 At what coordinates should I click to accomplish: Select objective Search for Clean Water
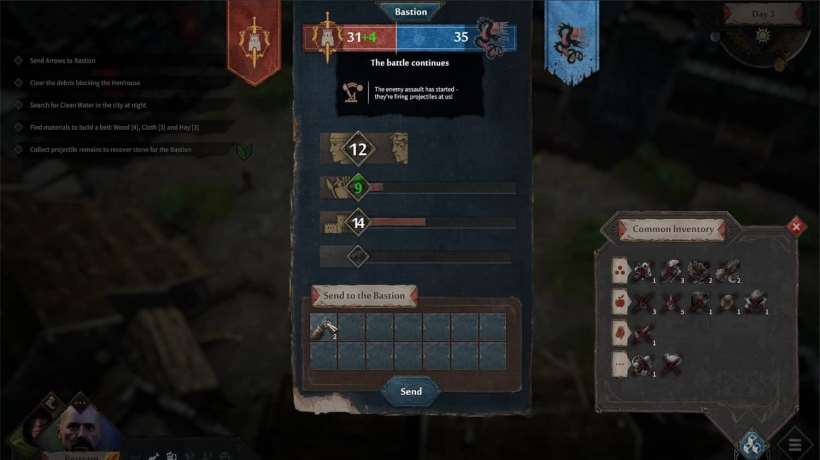pyautogui.click(x=88, y=105)
